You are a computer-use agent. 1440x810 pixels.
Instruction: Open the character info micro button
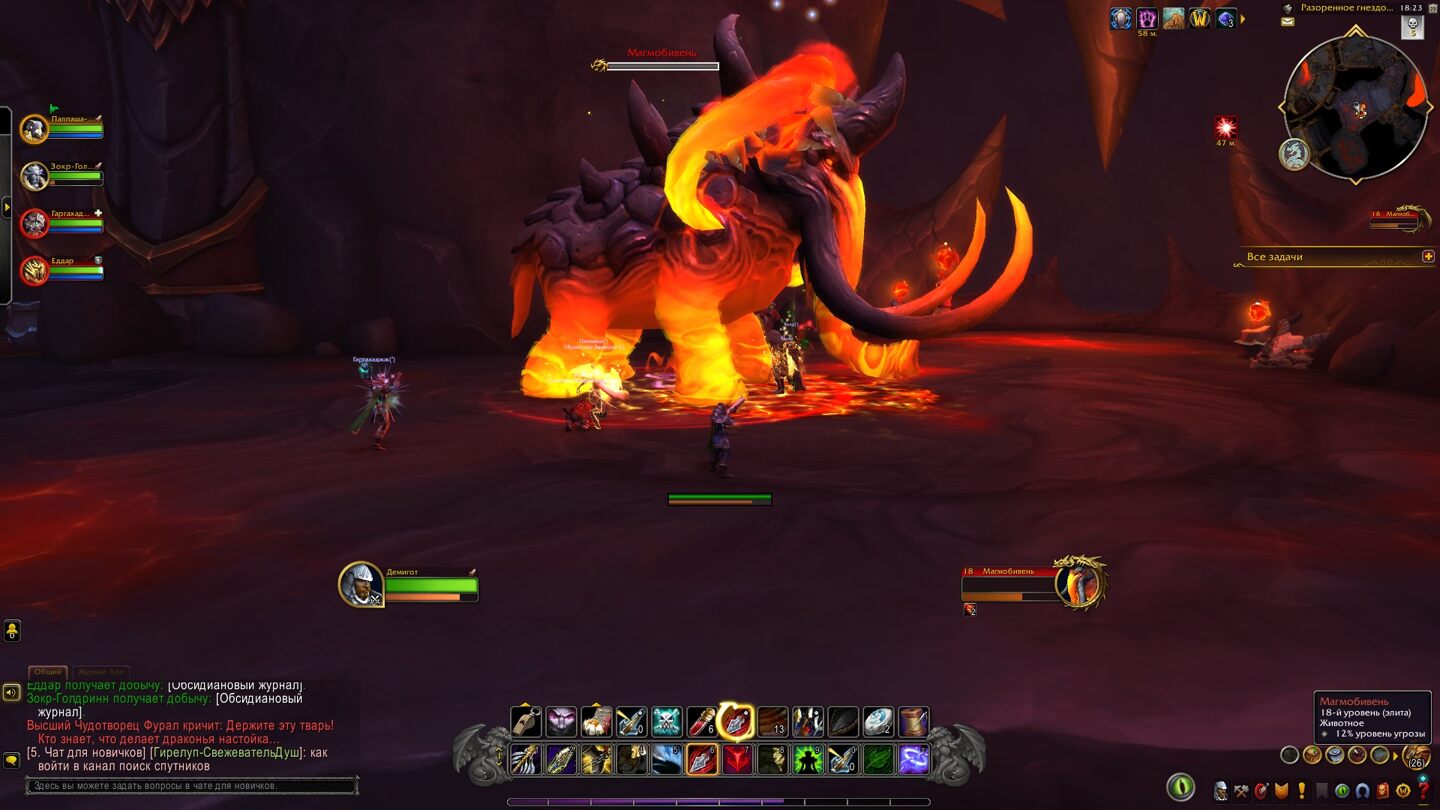[x=1221, y=790]
